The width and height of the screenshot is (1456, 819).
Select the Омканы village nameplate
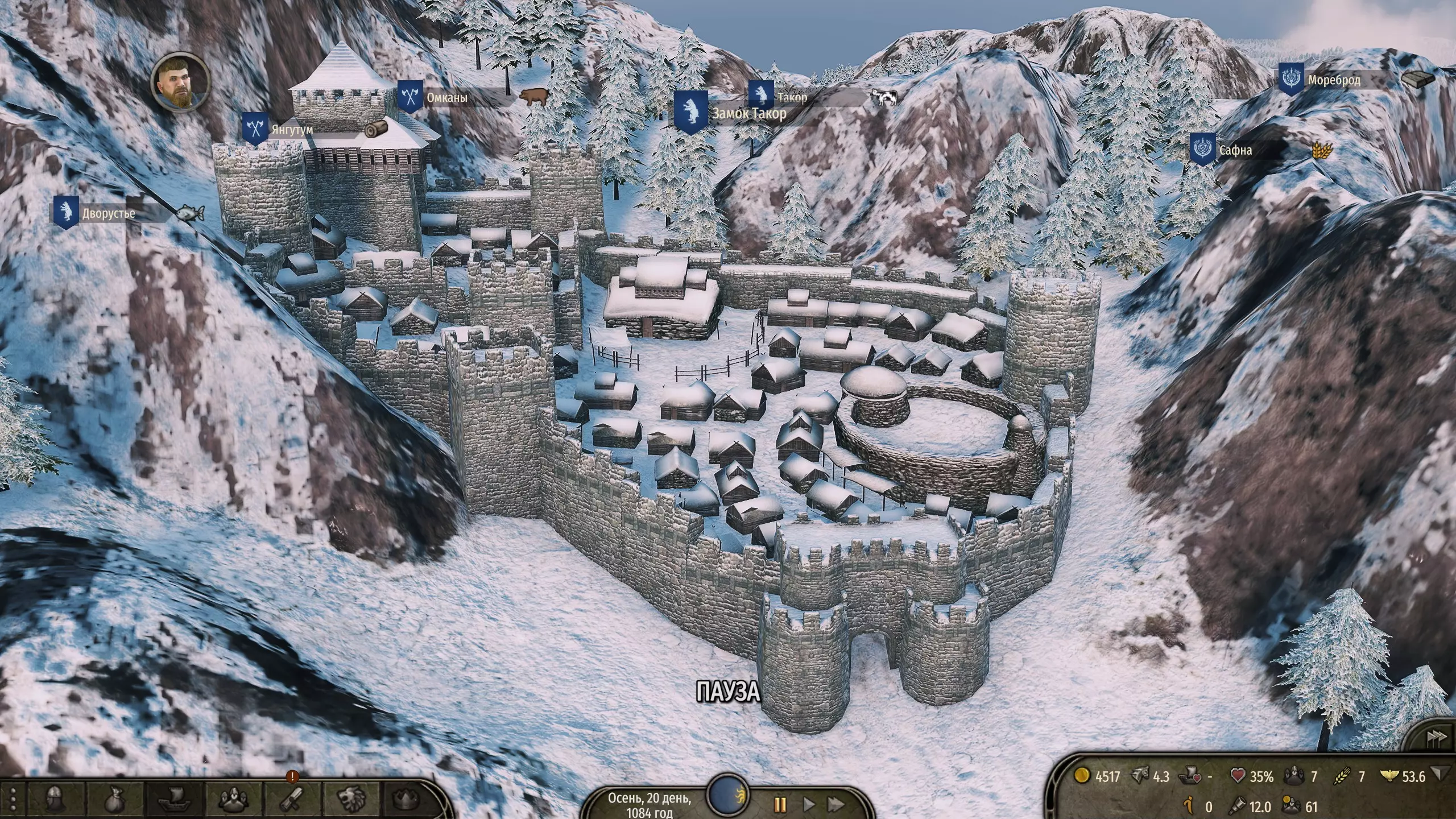(447, 97)
